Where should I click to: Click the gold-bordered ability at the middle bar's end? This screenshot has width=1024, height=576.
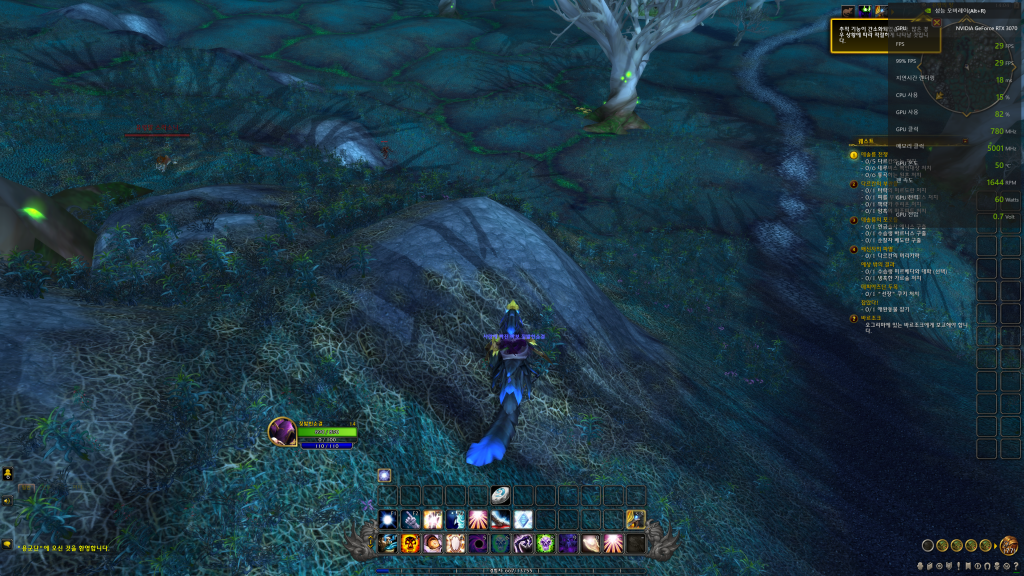[636, 519]
